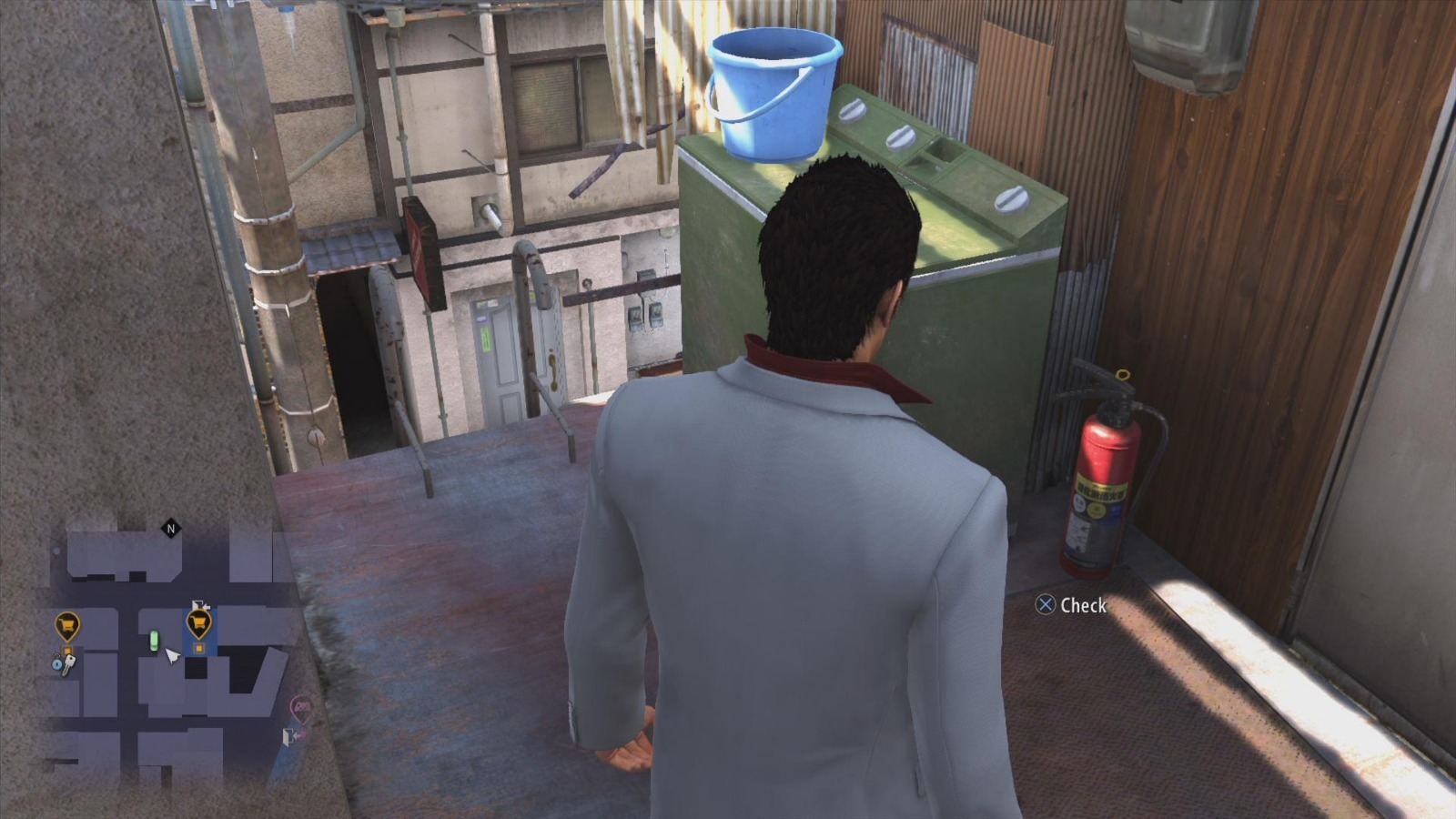
Task: Click the camera icon above the center shop marker
Action: click(200, 604)
